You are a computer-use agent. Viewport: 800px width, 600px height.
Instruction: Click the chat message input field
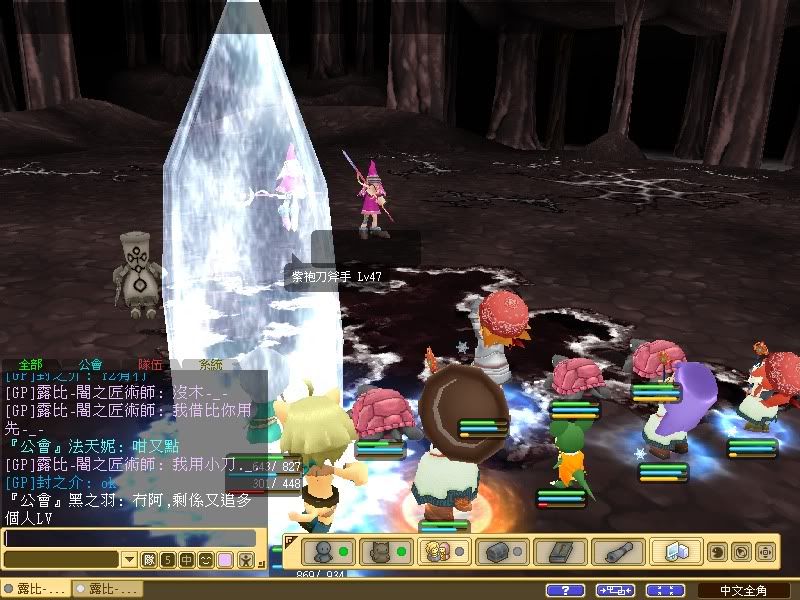coord(130,538)
